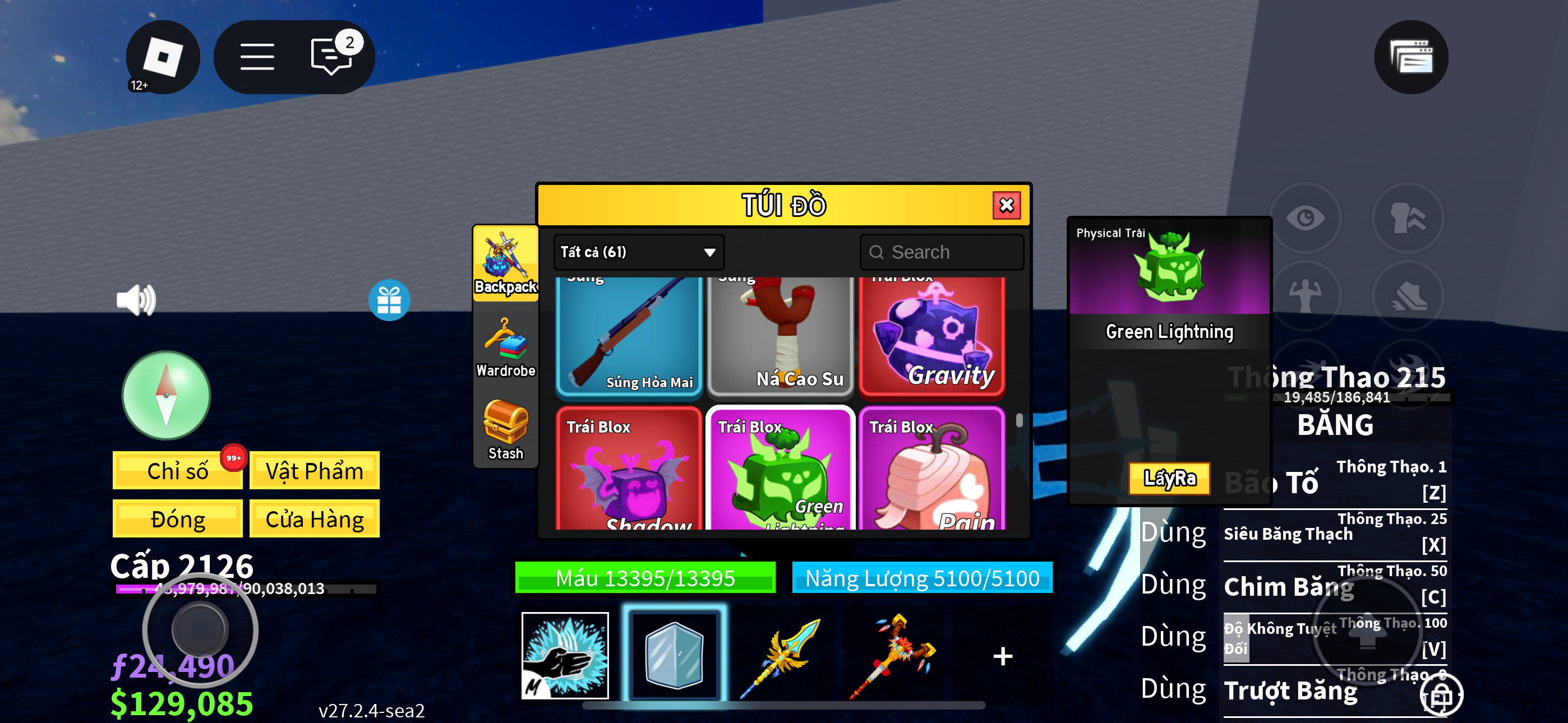Image resolution: width=1568 pixels, height=723 pixels.
Task: Close the Túi Đồ inventory window
Action: 1006,205
